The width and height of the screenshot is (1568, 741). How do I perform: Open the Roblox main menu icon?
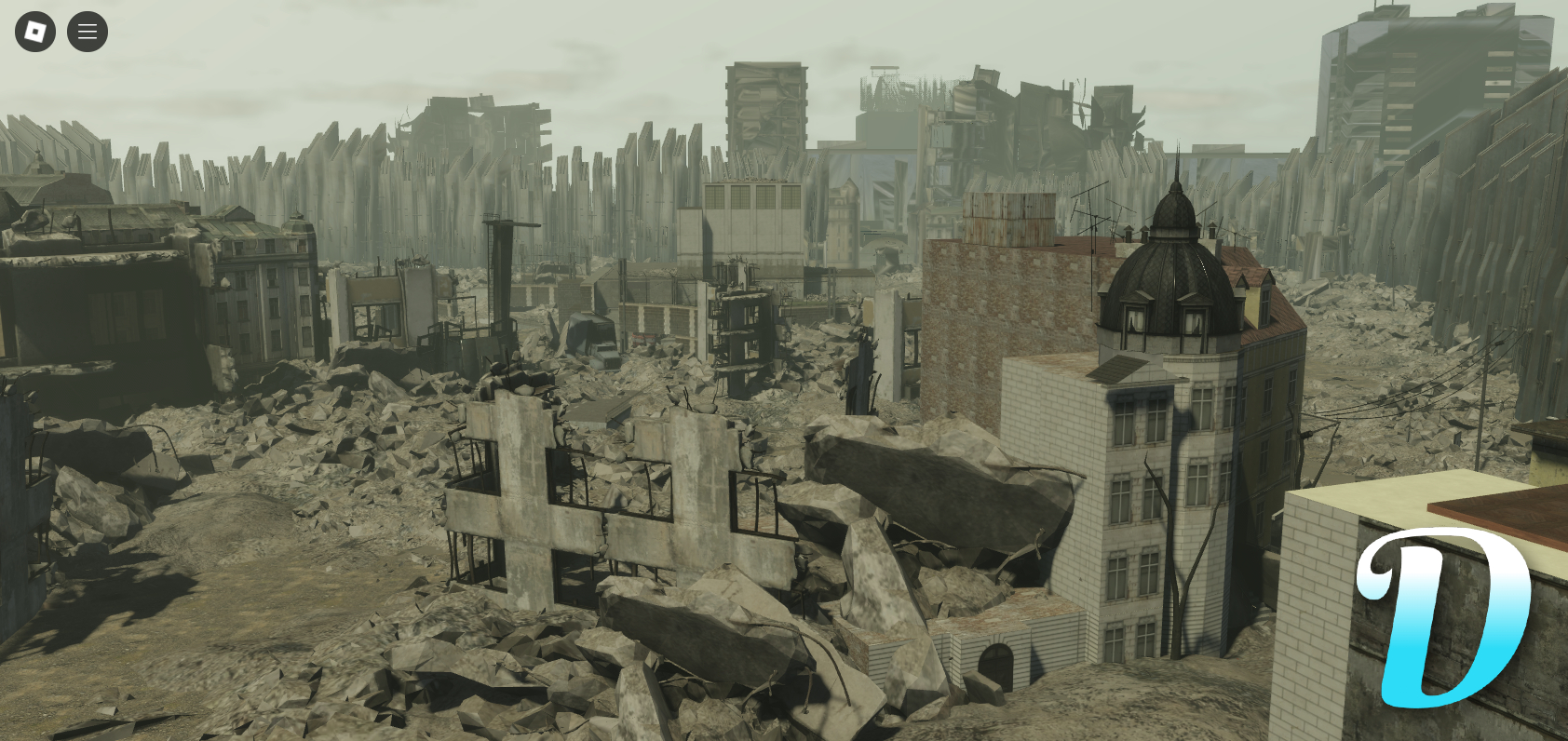click(34, 31)
